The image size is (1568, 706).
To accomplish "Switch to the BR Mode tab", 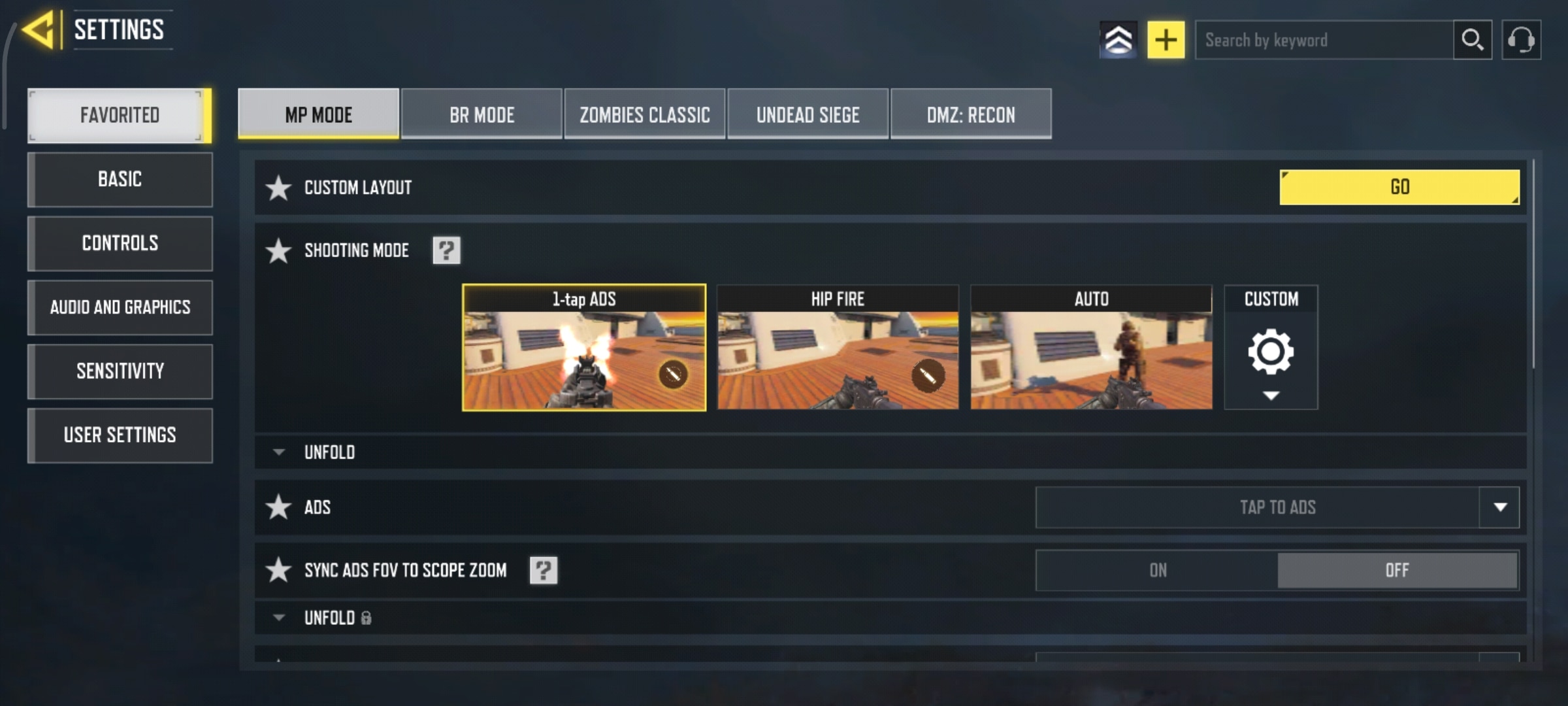I will pyautogui.click(x=482, y=114).
